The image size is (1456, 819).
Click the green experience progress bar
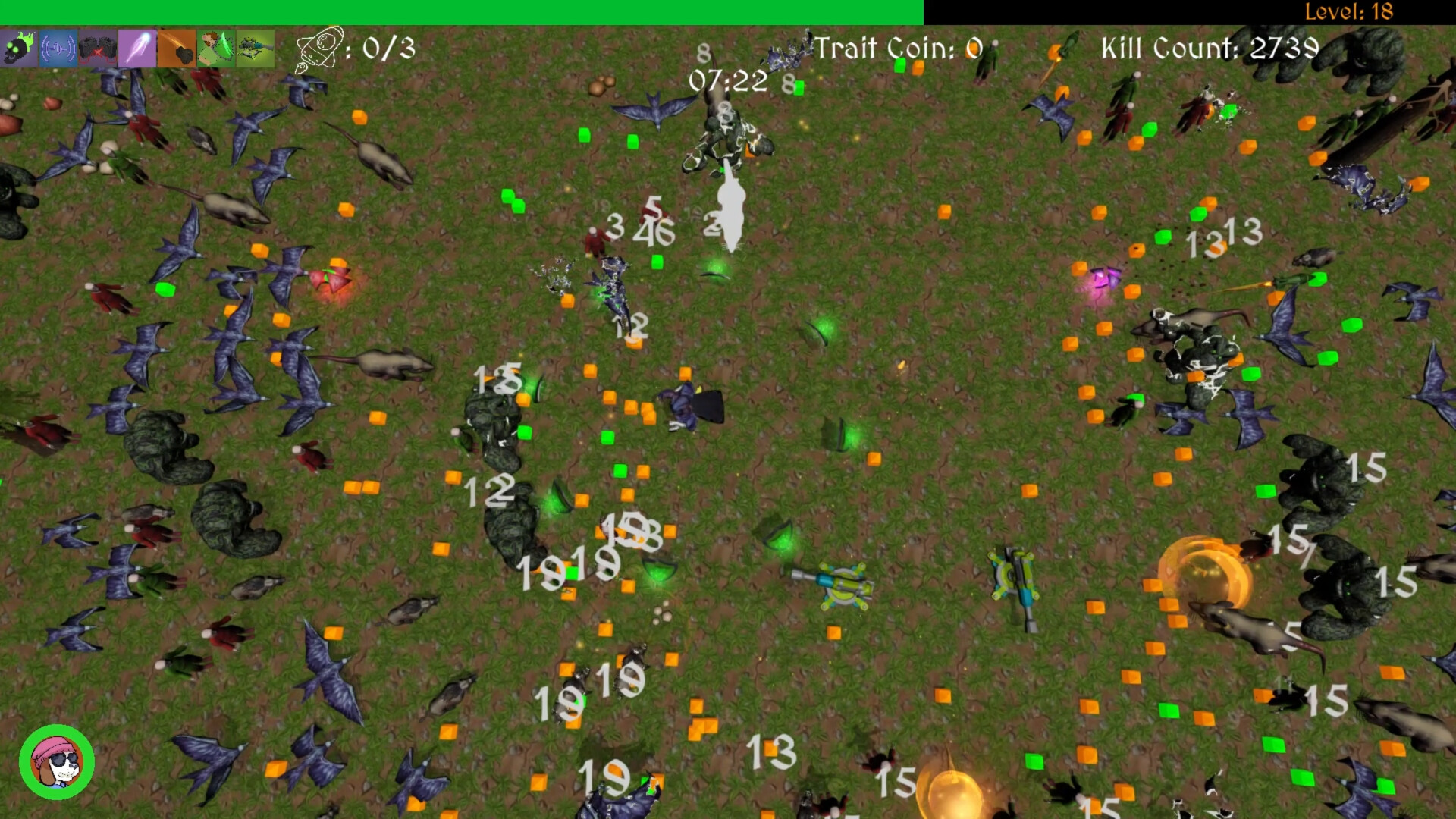coord(455,9)
